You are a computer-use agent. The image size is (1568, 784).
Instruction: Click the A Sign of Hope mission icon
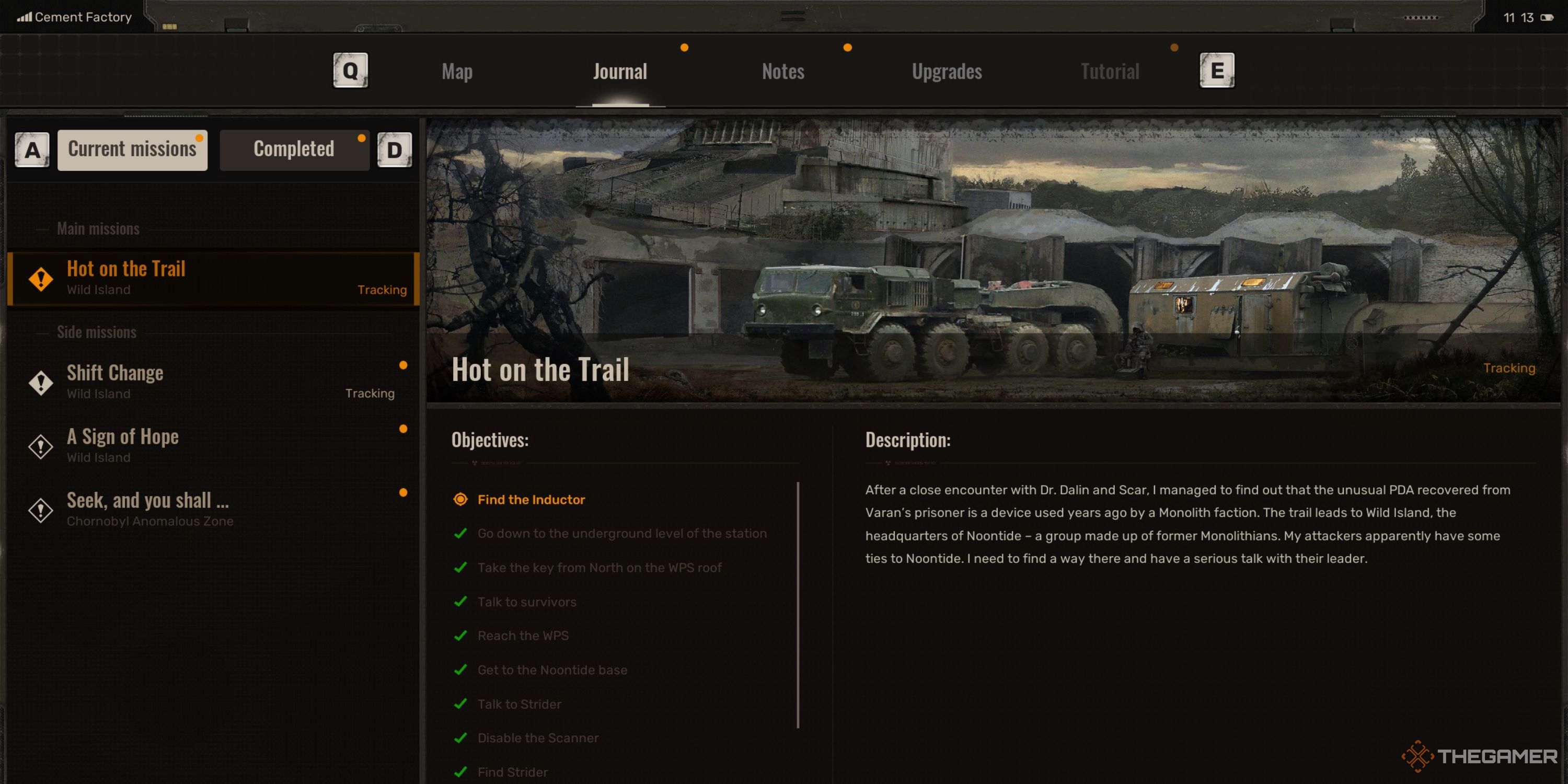[x=40, y=446]
